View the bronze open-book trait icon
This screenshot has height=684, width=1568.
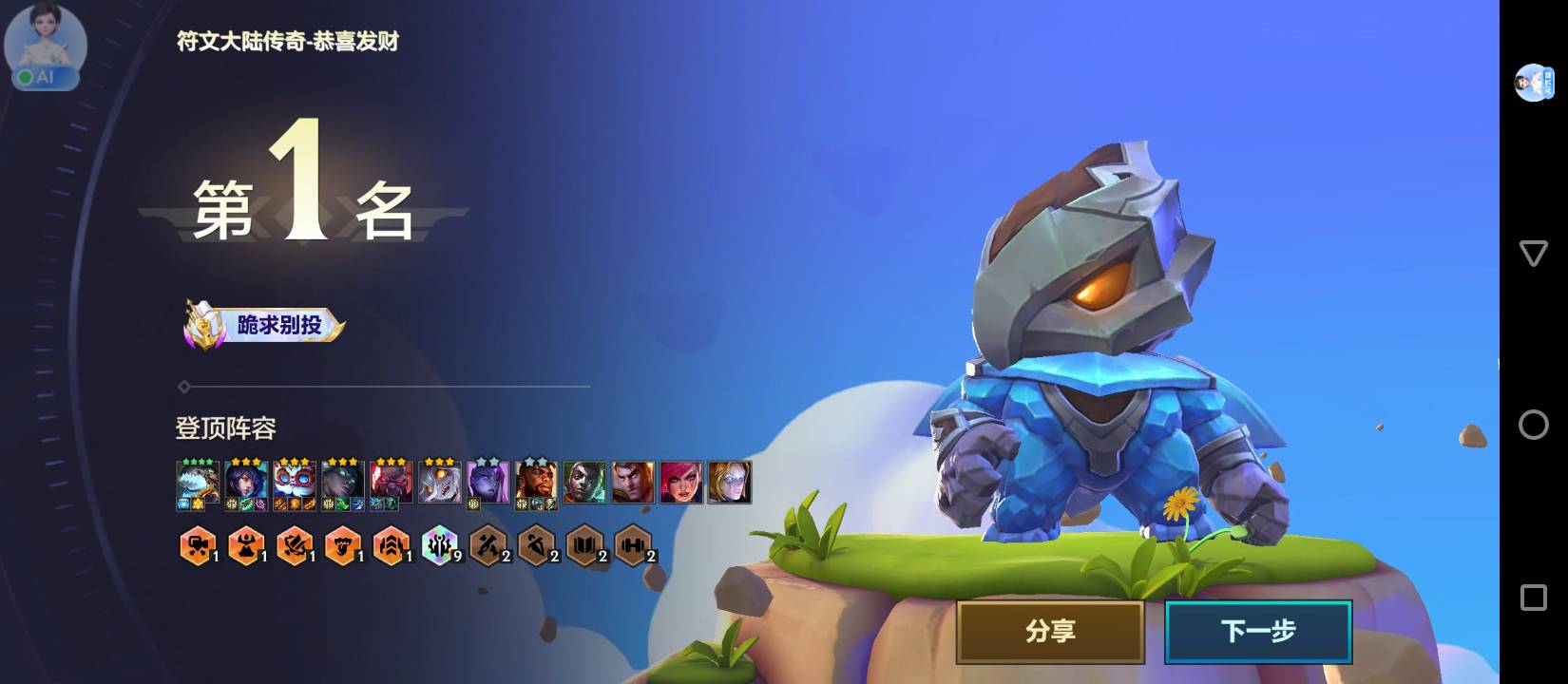point(583,546)
